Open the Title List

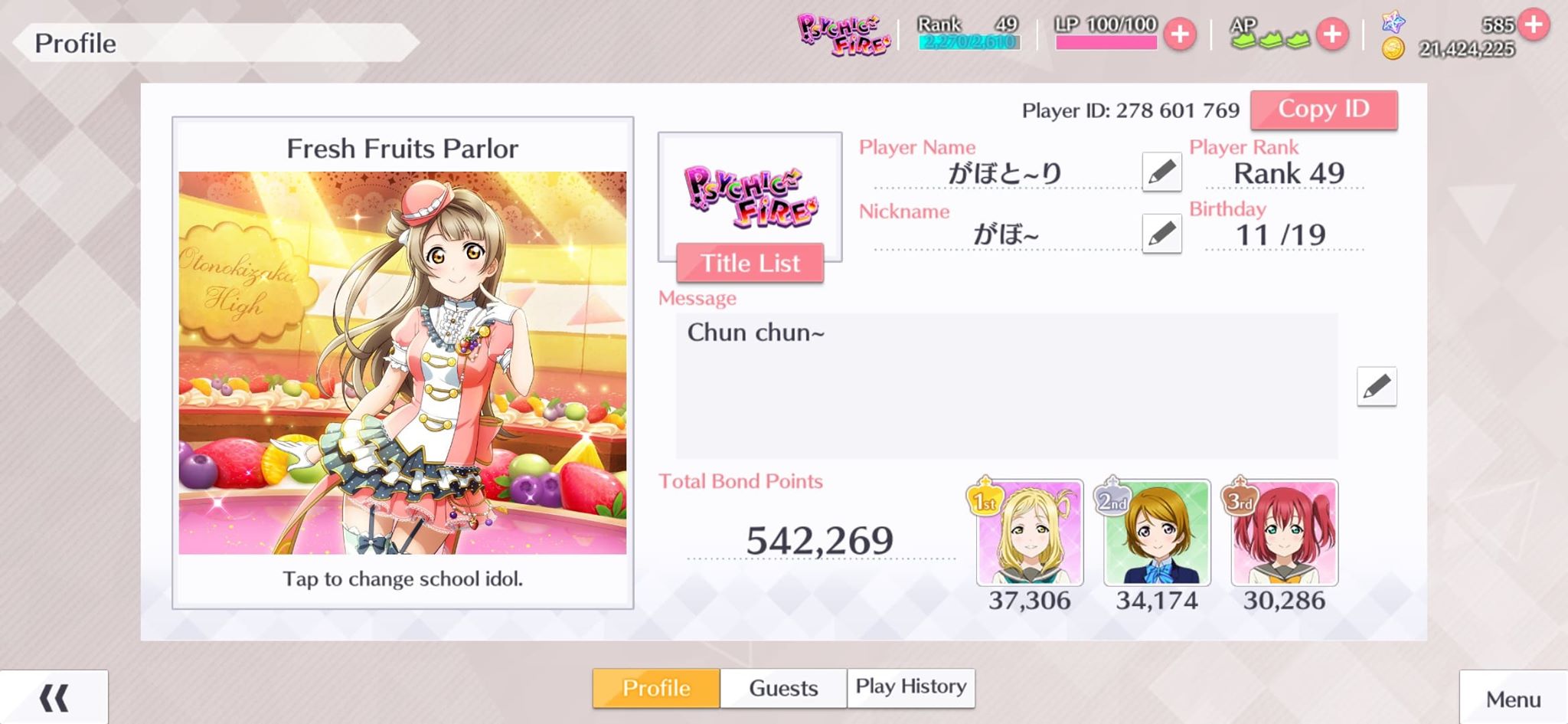(750, 263)
